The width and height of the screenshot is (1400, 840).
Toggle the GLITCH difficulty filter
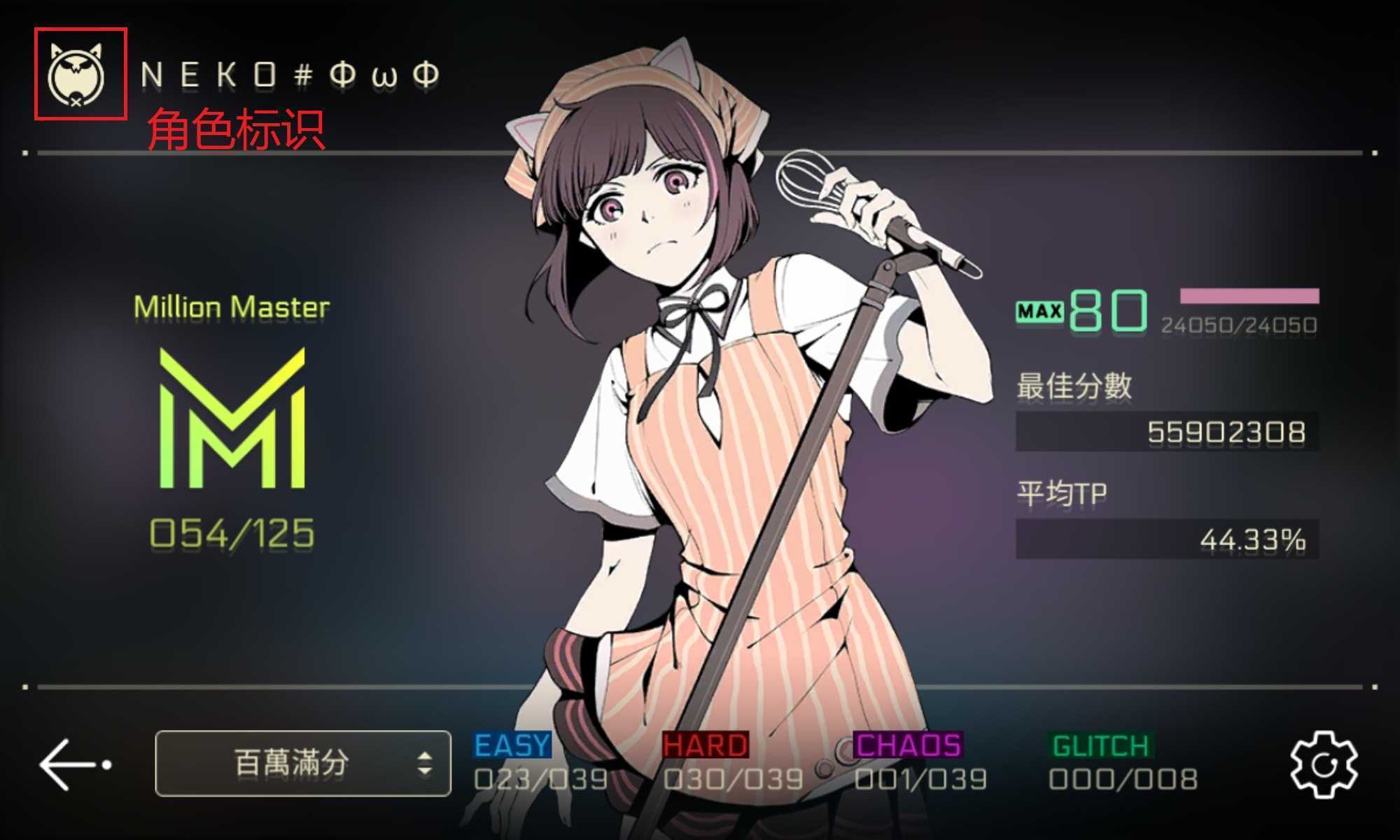1100,746
